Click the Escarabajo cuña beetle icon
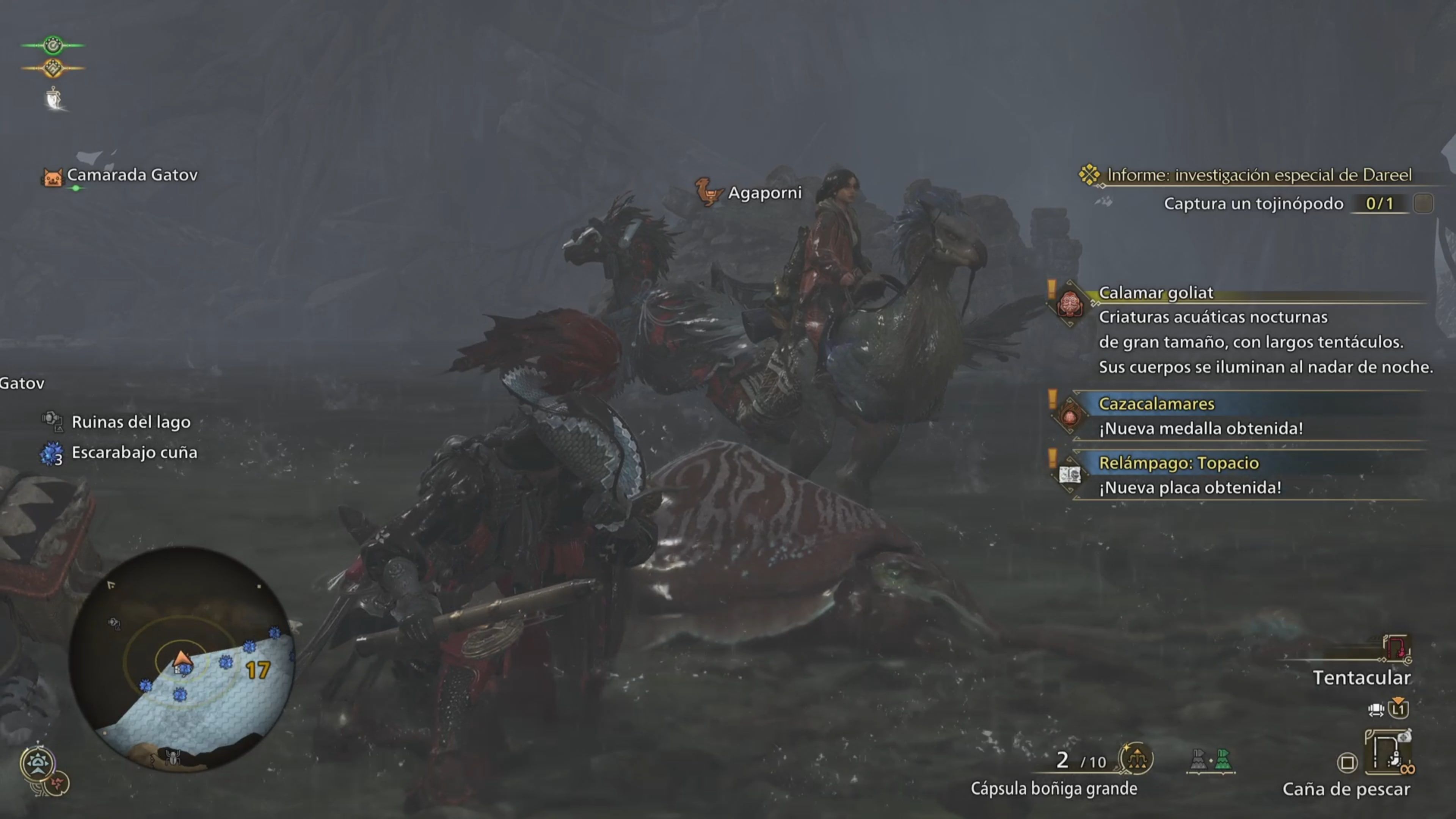 coord(52,452)
